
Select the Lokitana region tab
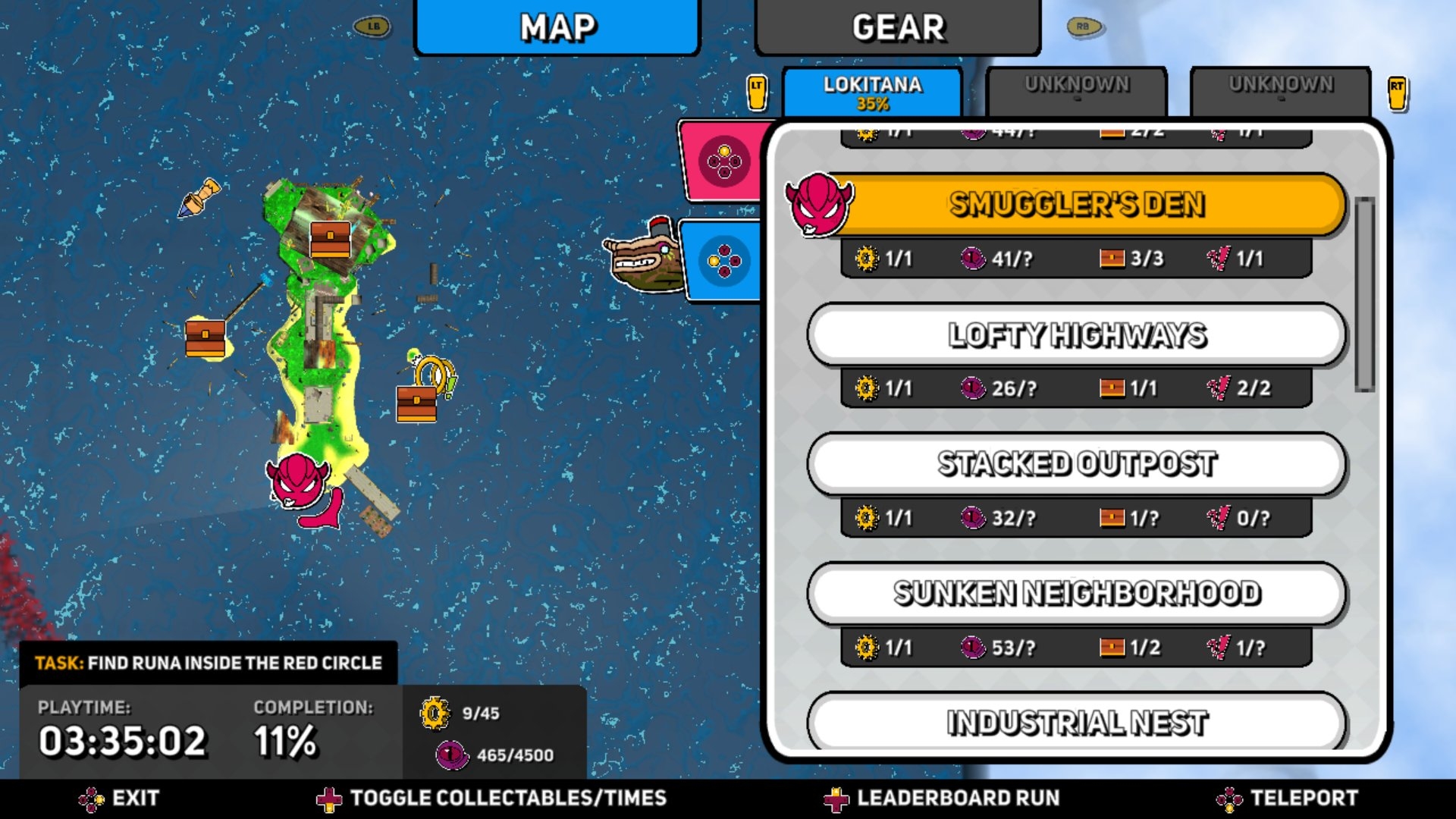[x=872, y=93]
